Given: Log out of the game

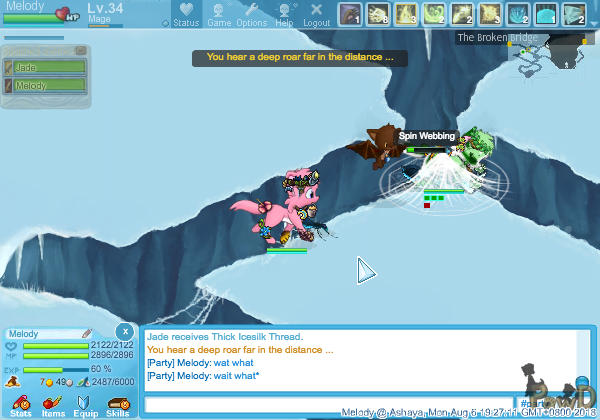Looking at the screenshot, I should [x=316, y=14].
